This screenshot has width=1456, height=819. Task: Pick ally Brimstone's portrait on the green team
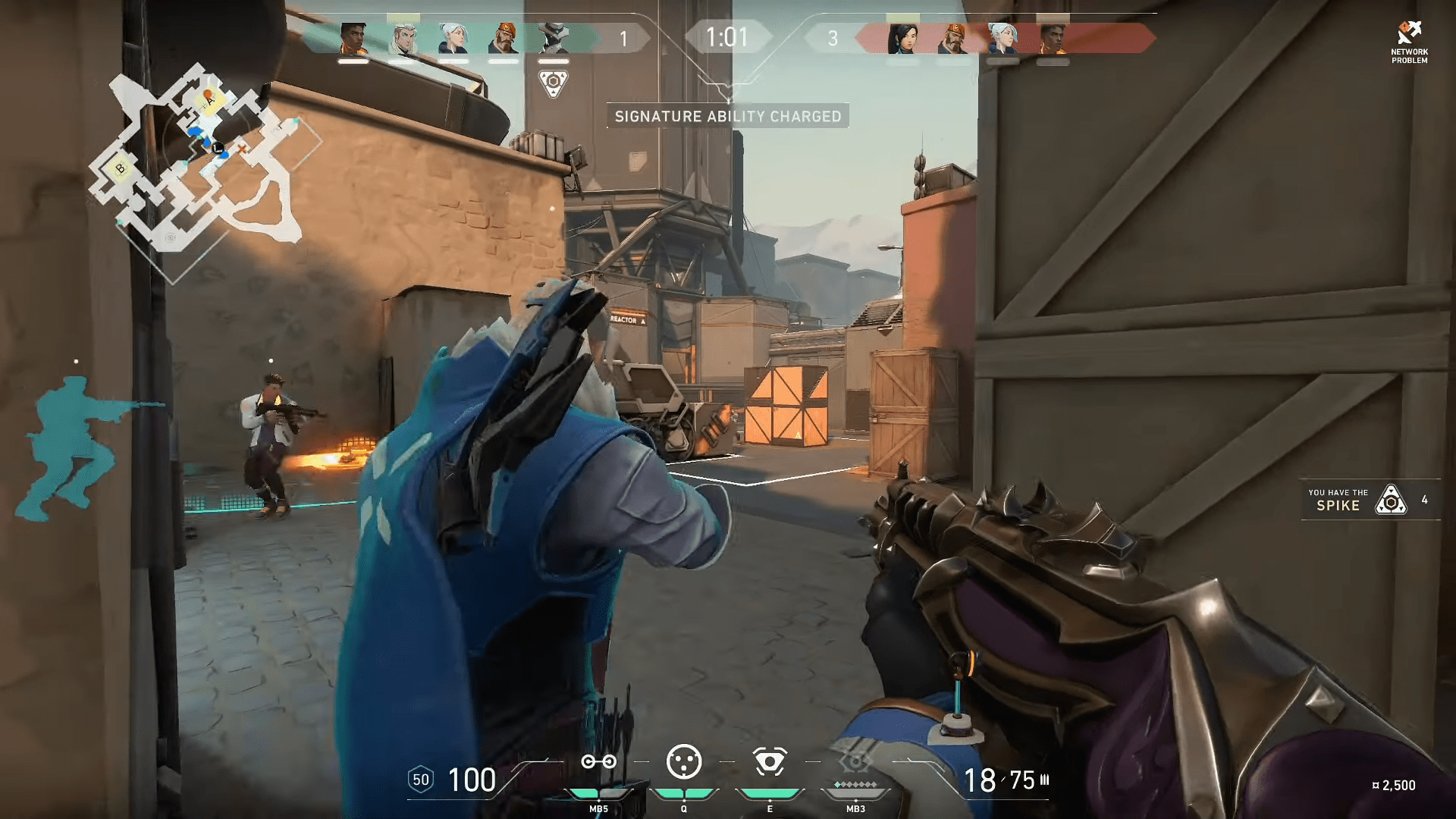point(503,38)
